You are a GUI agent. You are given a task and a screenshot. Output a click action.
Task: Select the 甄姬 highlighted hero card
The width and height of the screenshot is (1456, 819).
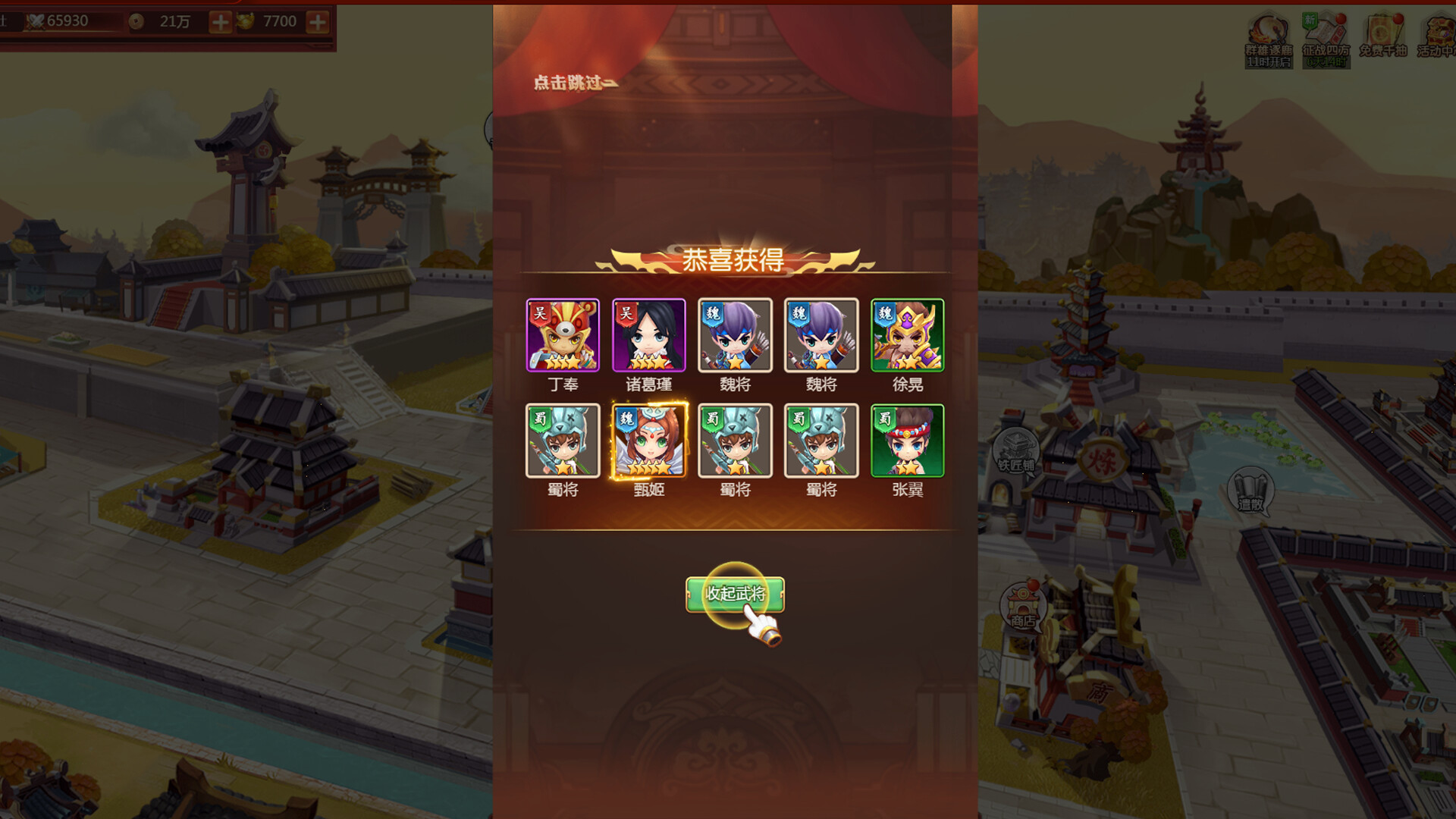click(x=651, y=441)
